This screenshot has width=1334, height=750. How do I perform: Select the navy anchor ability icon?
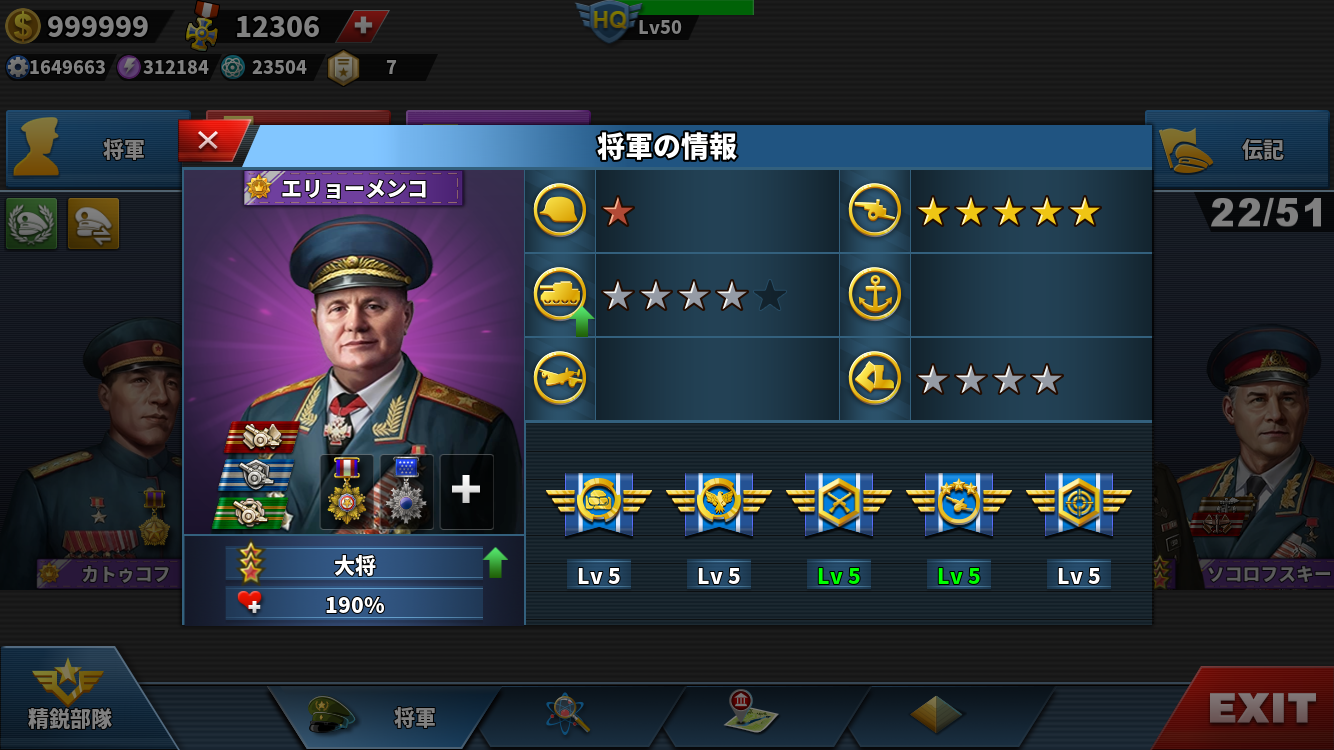874,295
